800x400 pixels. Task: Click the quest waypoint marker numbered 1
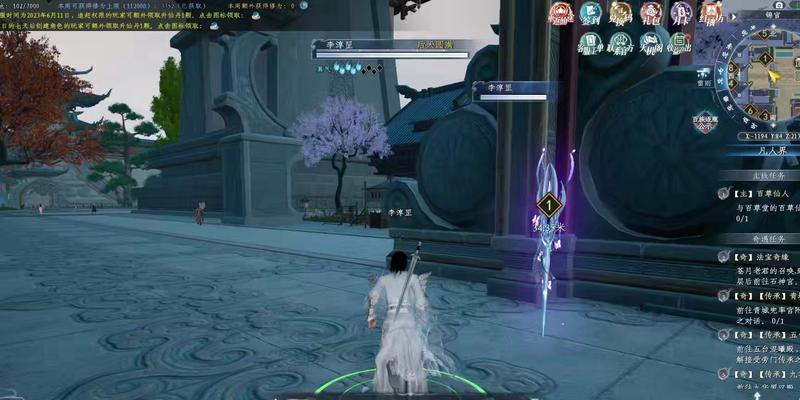[546, 207]
